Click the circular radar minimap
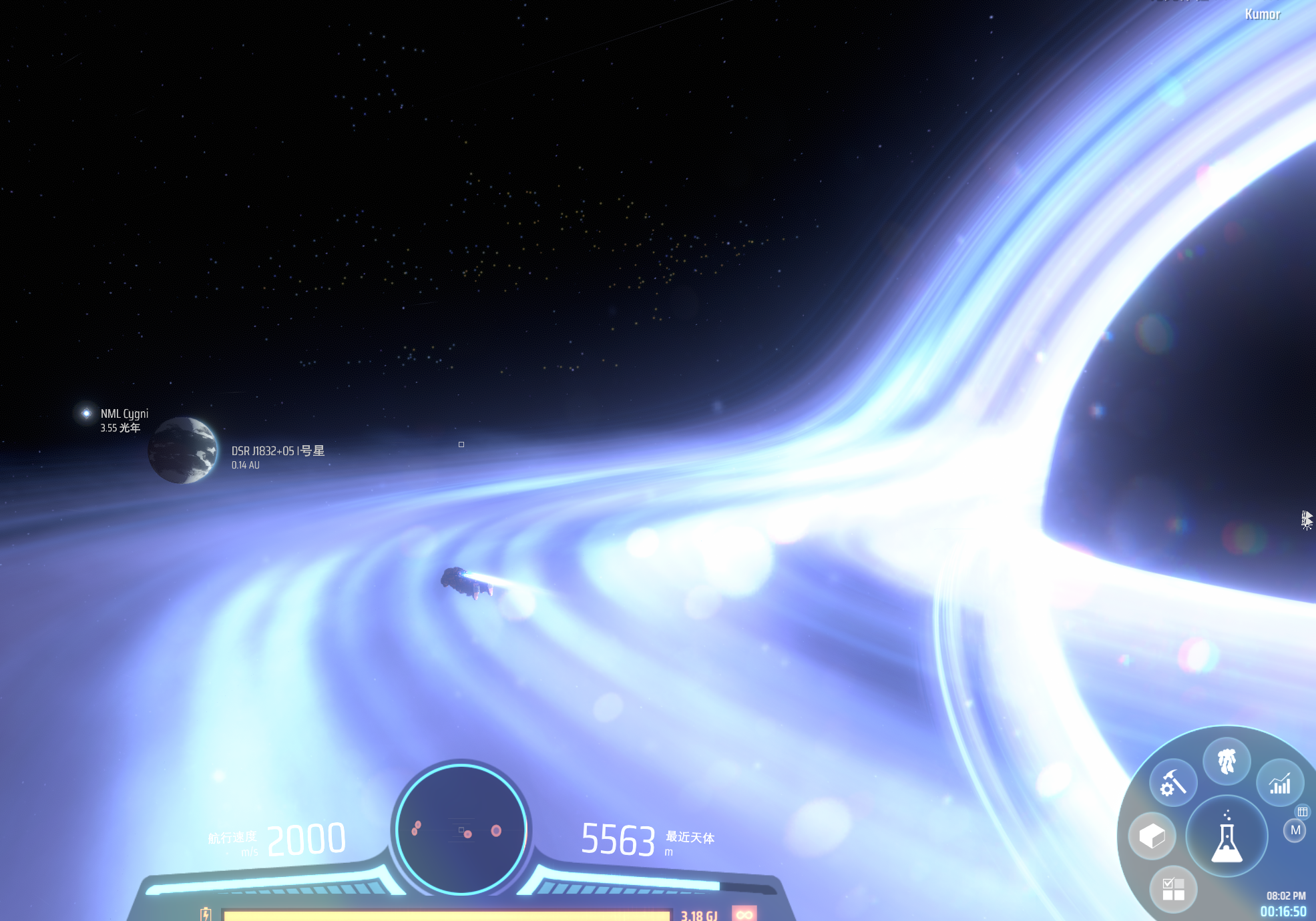1316x921 pixels. [x=461, y=830]
